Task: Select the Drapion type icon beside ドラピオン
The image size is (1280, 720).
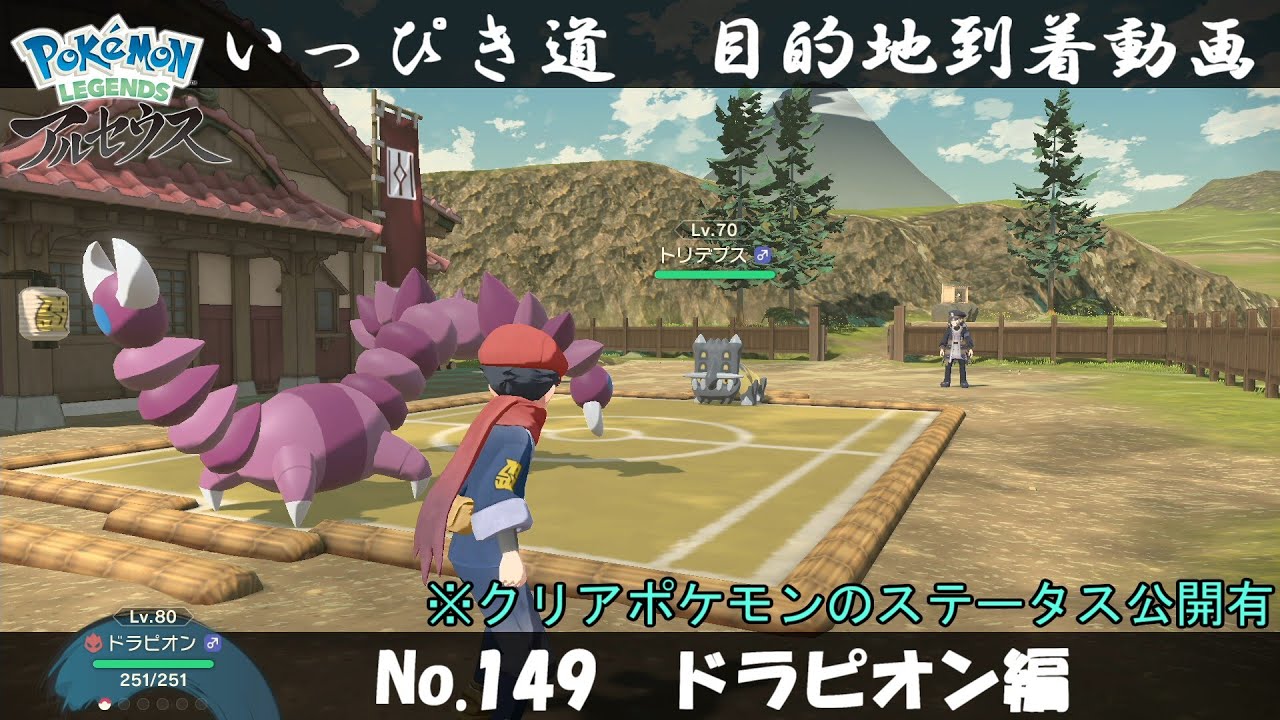Action: pyautogui.click(x=93, y=642)
